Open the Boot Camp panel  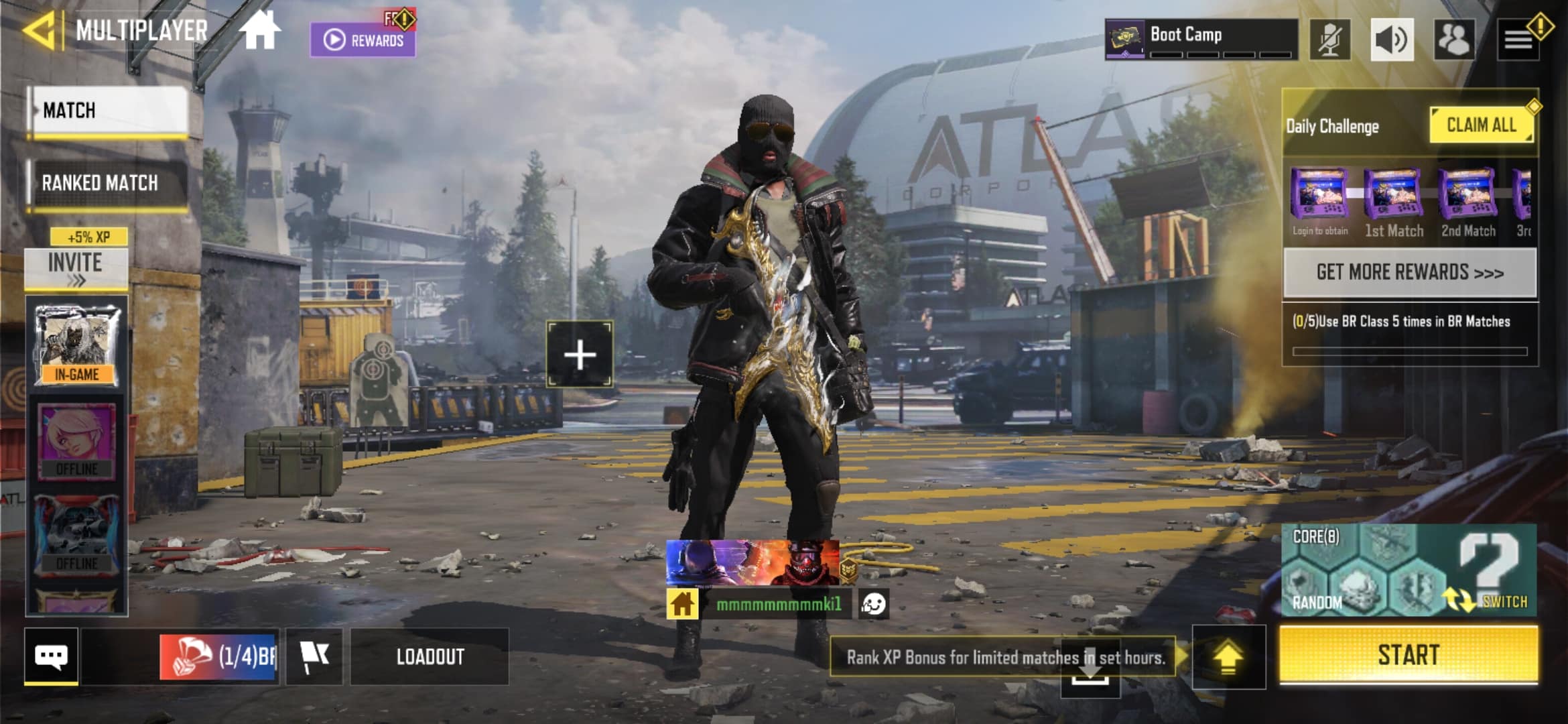coord(1201,39)
